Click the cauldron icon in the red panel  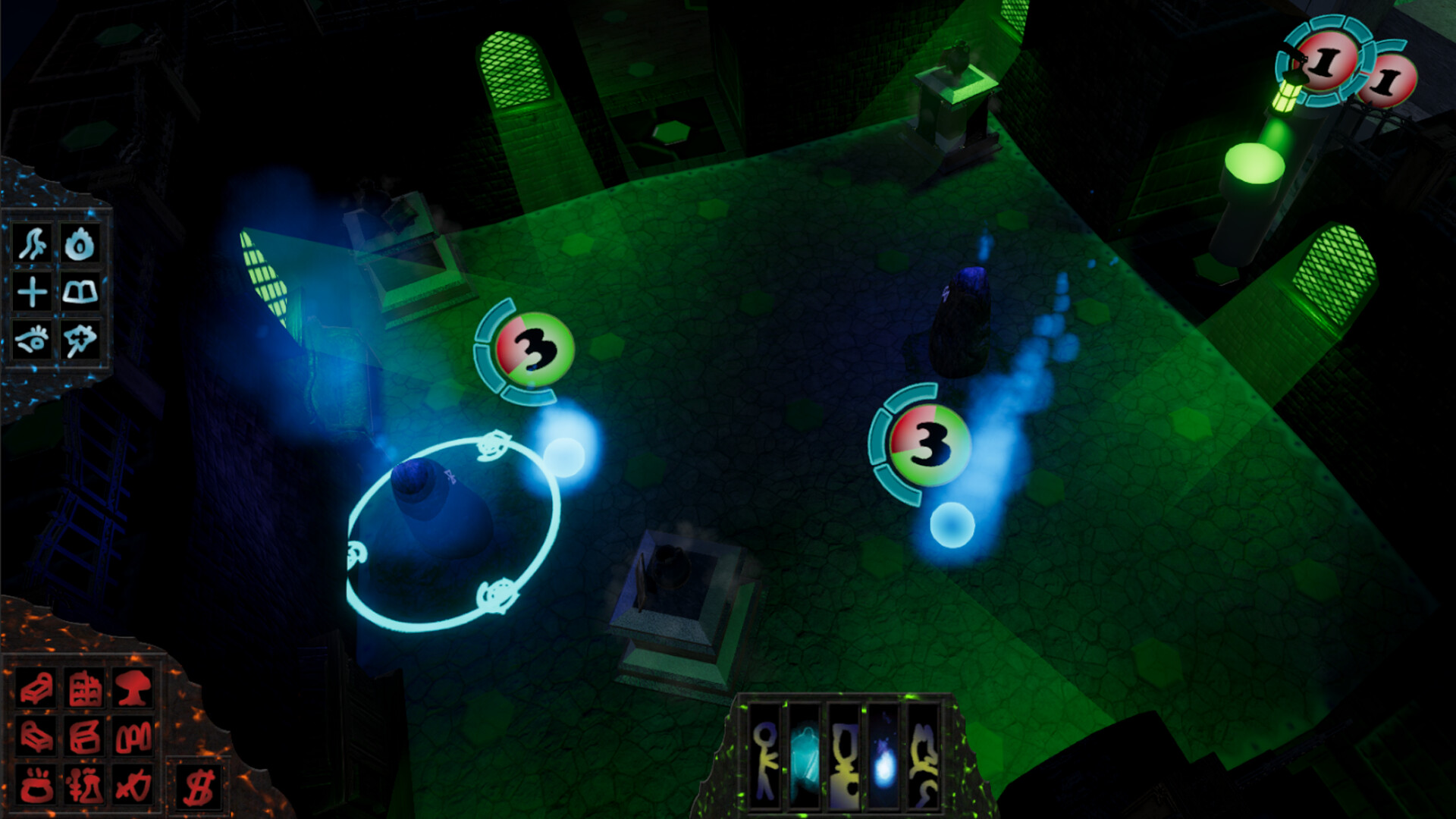(x=36, y=786)
